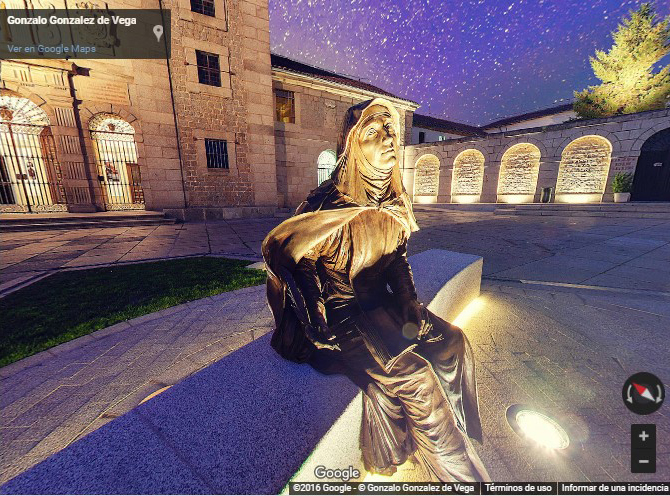Screen dimensions: 670x496
Task: Reset view with the compass control
Action: click(642, 393)
